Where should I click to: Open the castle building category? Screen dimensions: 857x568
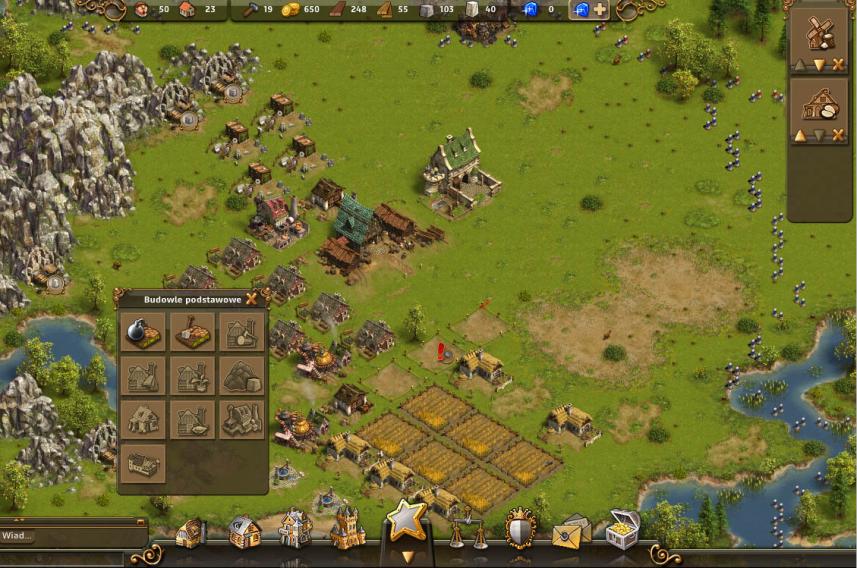[347, 529]
